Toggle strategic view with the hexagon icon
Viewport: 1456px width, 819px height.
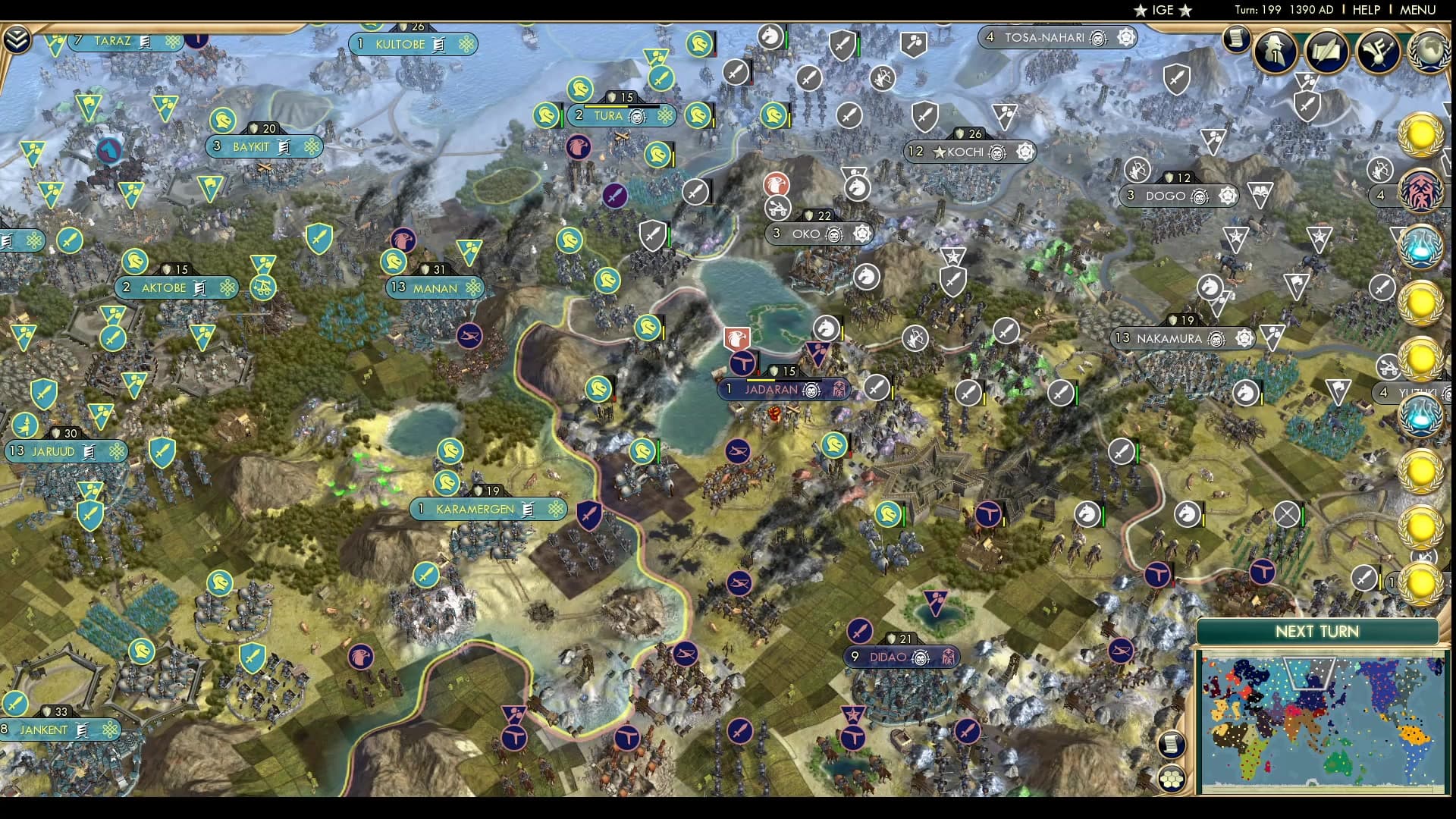tap(1171, 780)
